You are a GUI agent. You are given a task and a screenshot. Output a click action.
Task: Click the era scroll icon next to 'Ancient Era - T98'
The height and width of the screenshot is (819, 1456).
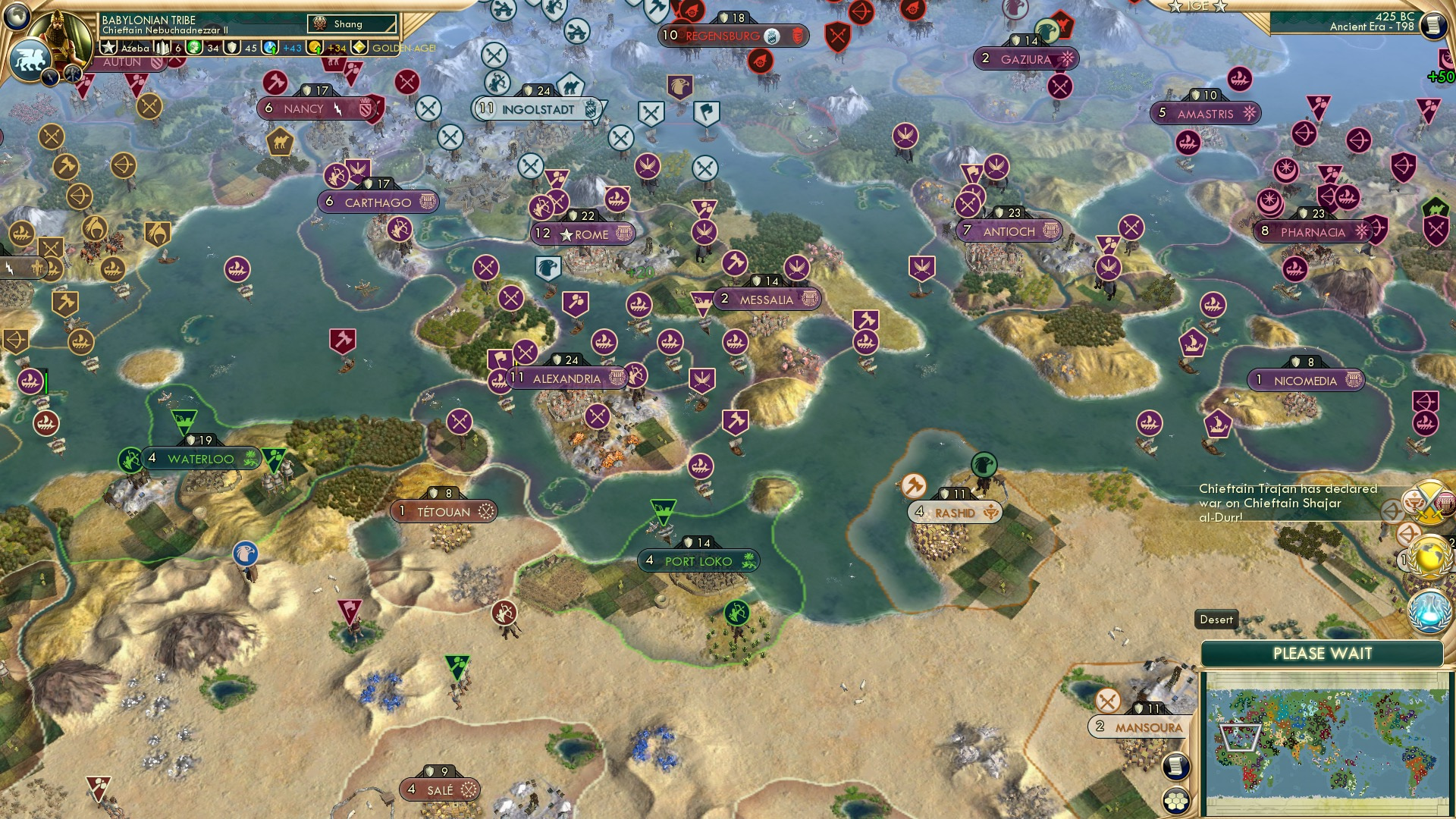click(1434, 25)
